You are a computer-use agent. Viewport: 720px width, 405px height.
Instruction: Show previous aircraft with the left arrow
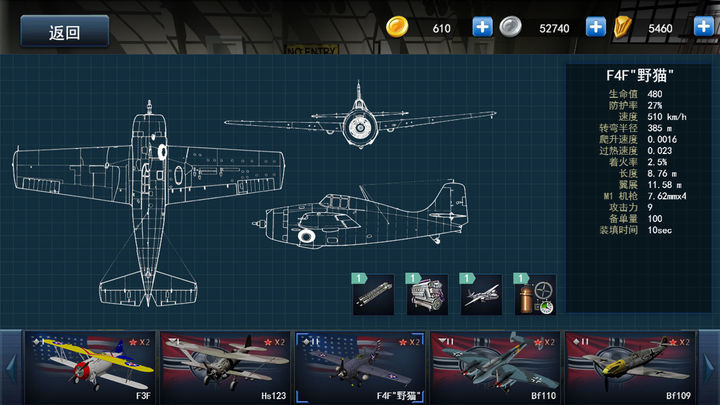tap(9, 367)
